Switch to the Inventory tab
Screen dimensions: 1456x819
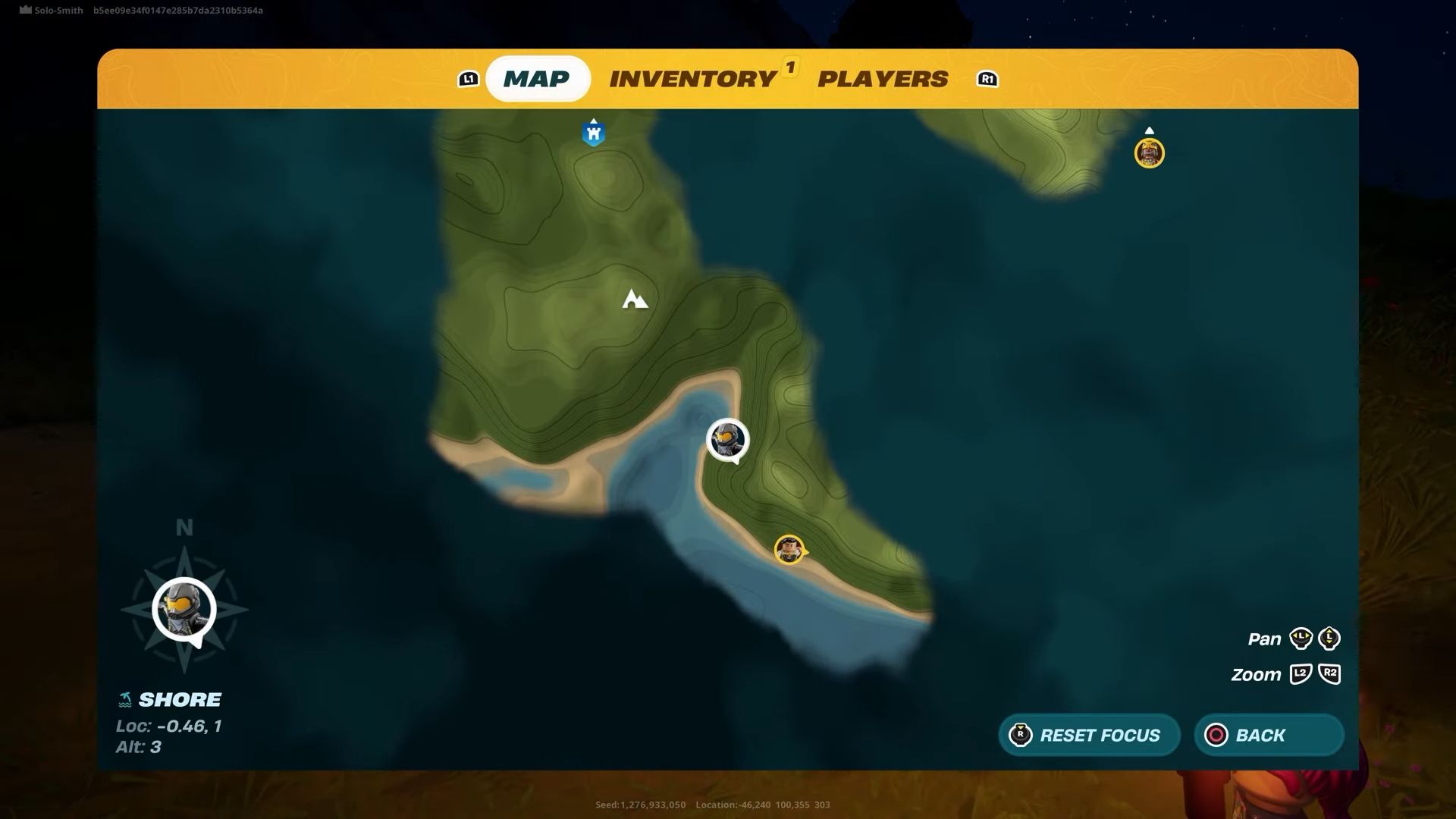pyautogui.click(x=692, y=79)
